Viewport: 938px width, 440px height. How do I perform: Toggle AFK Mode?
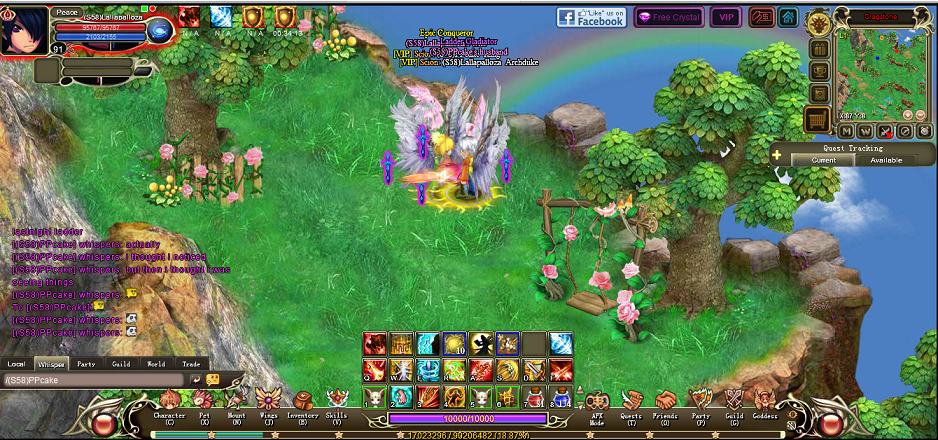pos(598,403)
